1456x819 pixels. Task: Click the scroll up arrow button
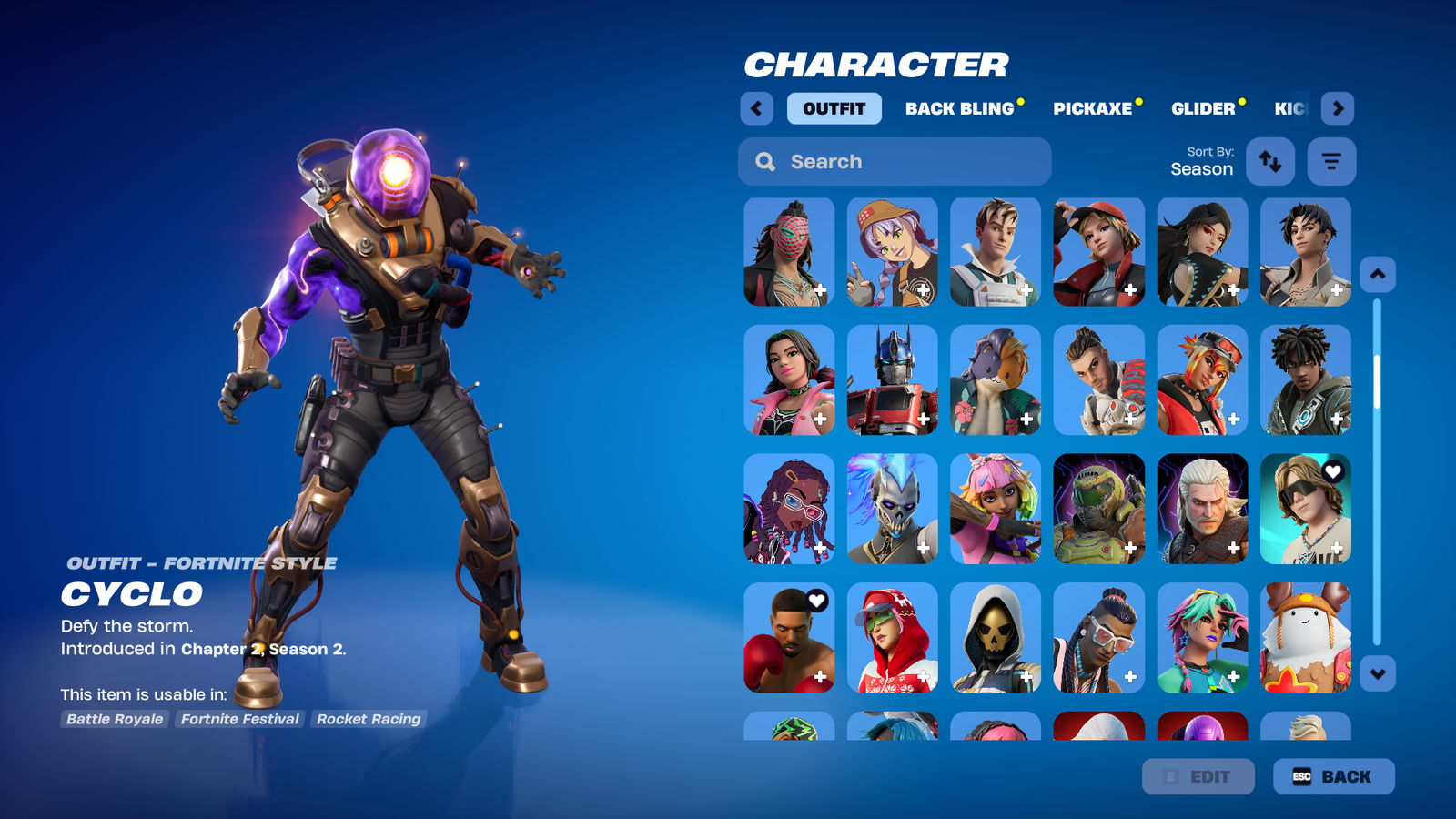1377,274
